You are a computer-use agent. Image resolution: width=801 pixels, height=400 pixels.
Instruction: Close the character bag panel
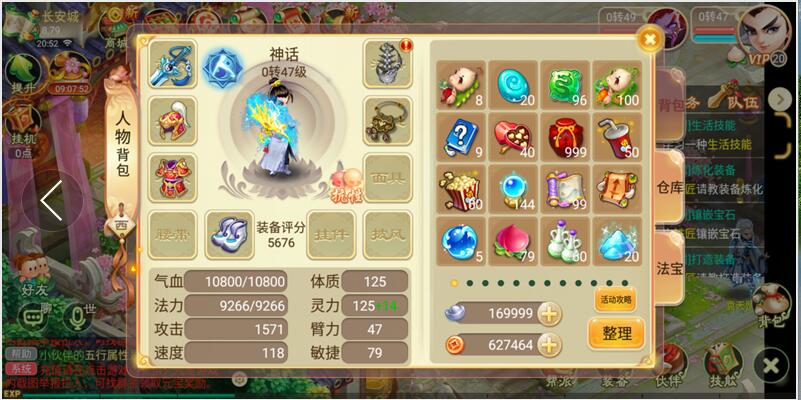pos(650,40)
